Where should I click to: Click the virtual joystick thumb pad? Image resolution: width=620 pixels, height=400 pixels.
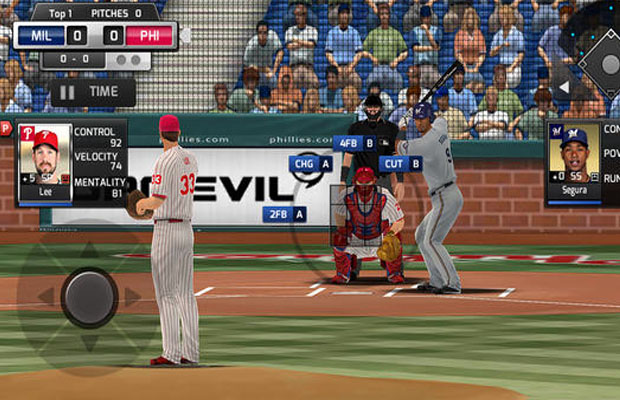click(90, 297)
